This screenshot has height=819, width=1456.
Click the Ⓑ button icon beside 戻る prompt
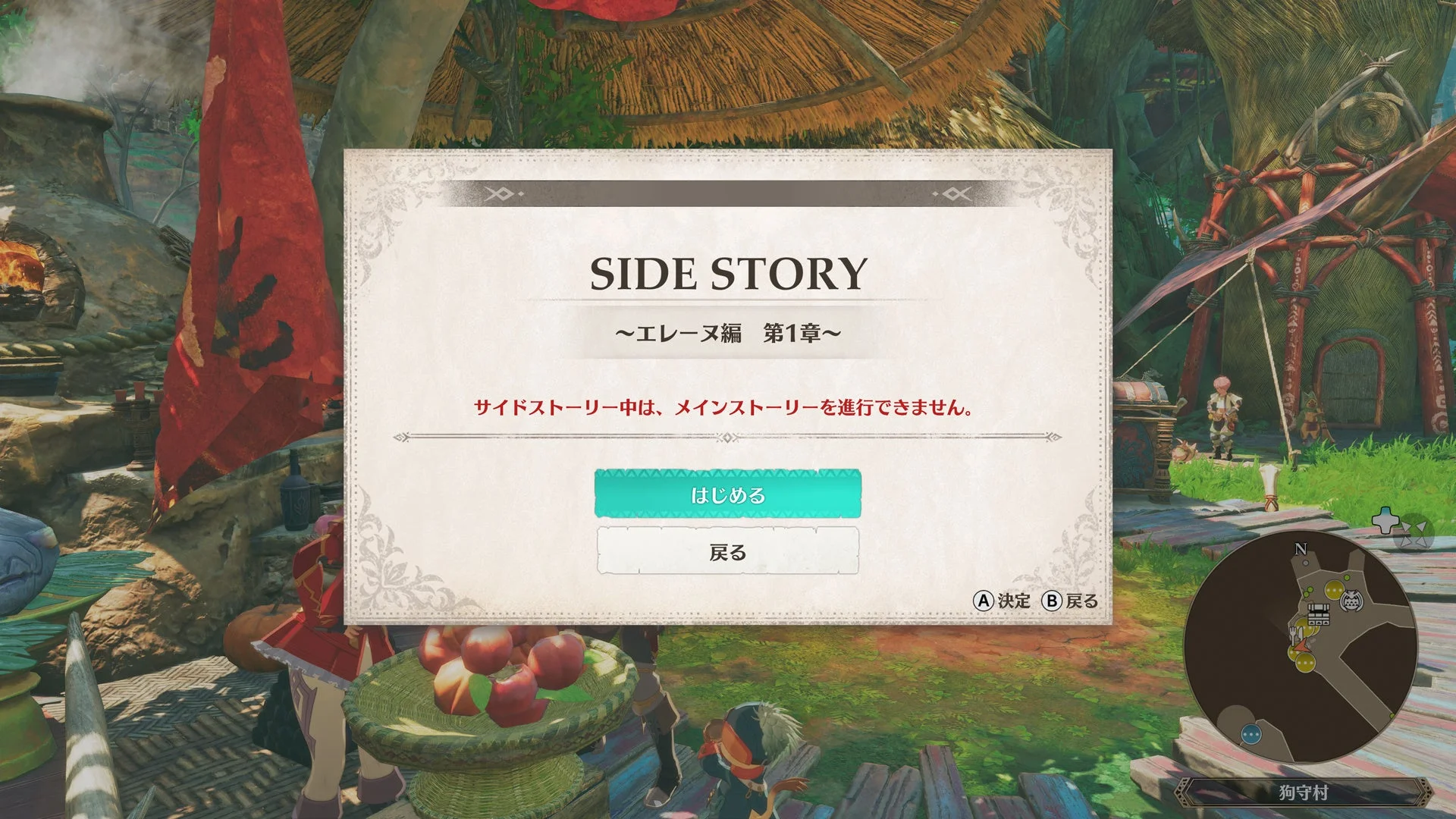coord(1053,600)
